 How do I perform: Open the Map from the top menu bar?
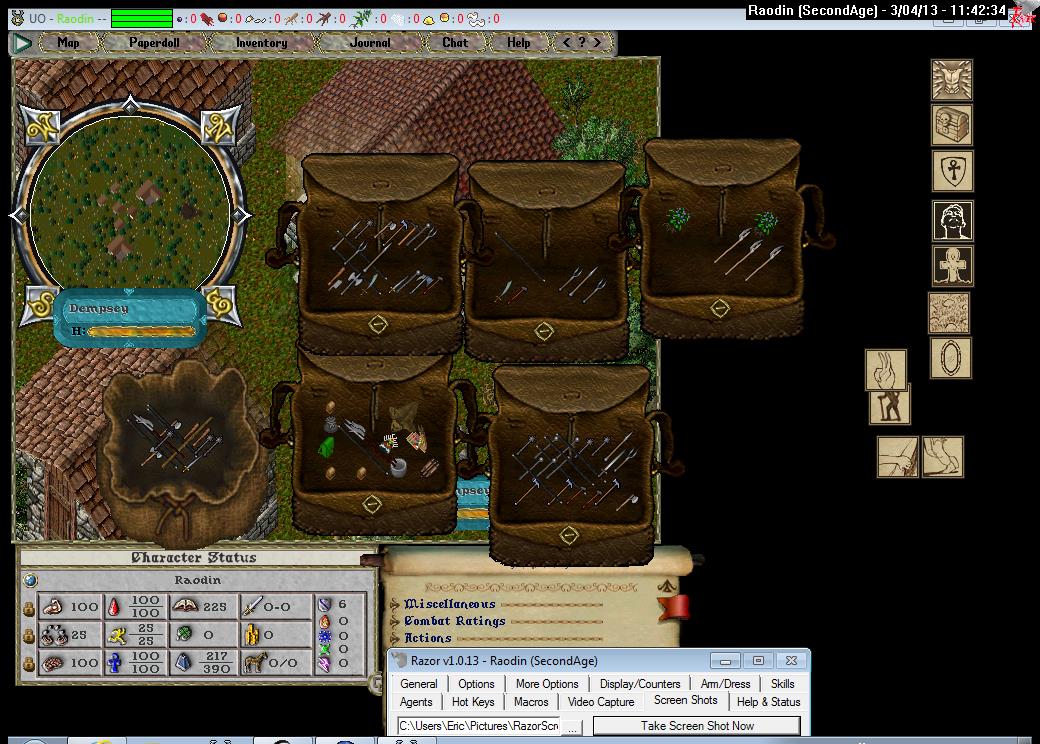[69, 43]
